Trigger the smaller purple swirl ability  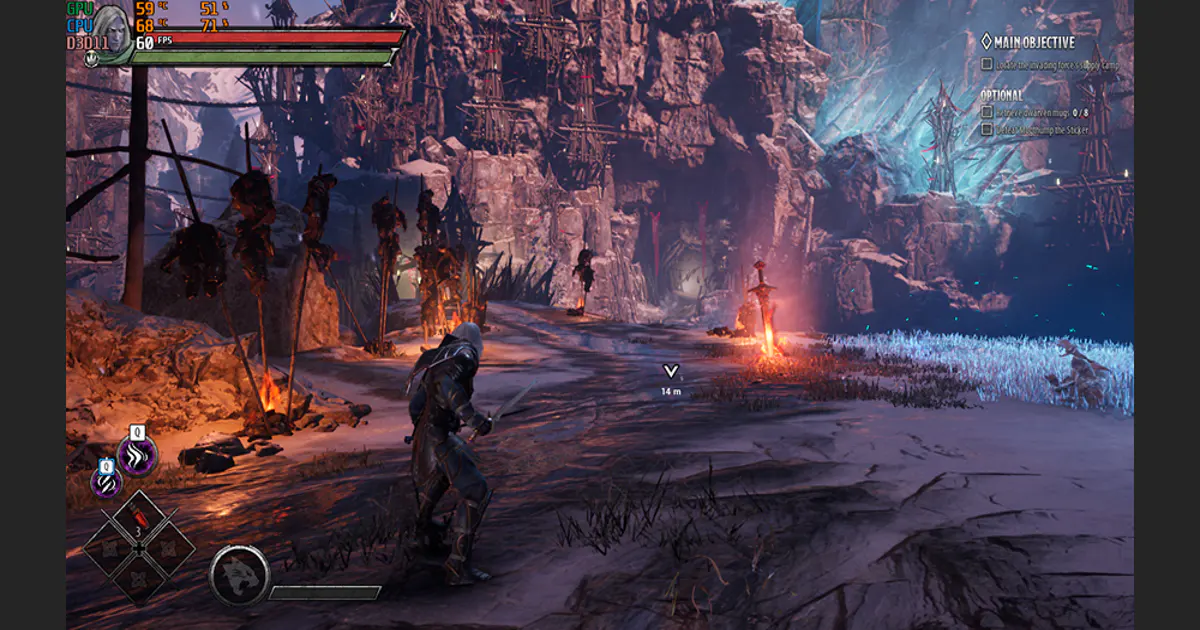coord(107,482)
